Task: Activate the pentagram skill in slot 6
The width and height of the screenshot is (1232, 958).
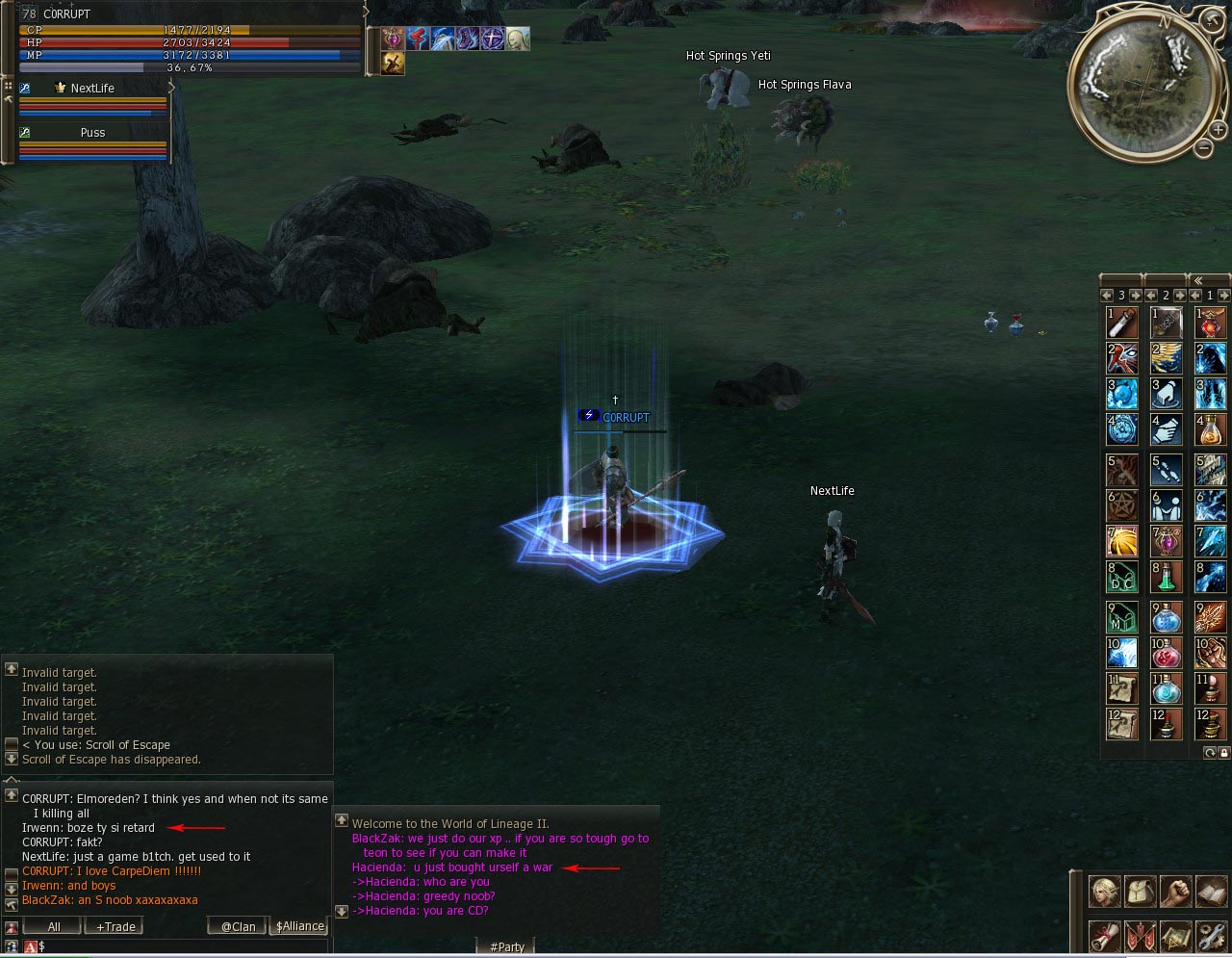Action: pyautogui.click(x=1122, y=504)
